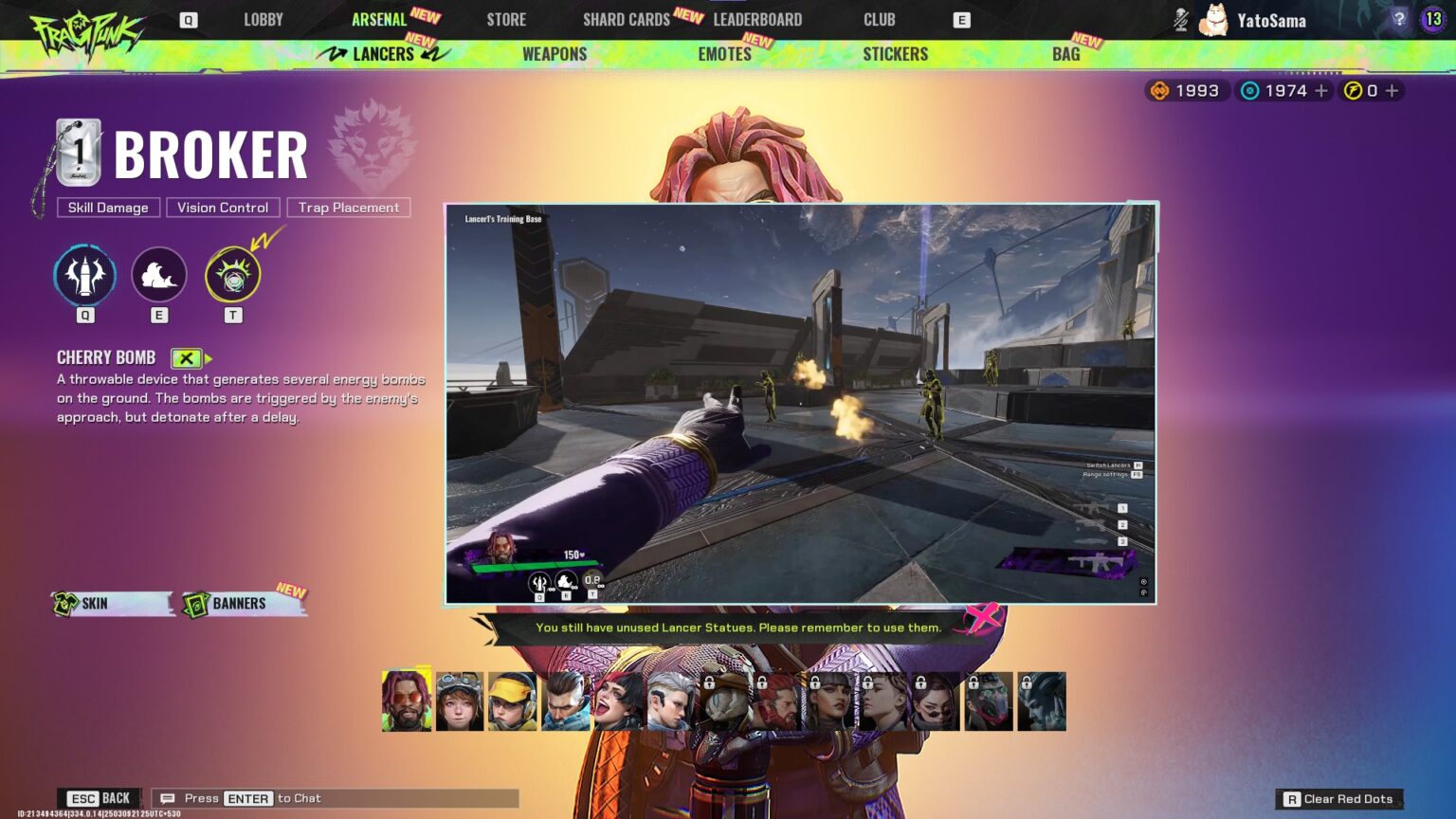Click plus to add blue currency
This screenshot has width=1456, height=819.
pyautogui.click(x=1320, y=90)
